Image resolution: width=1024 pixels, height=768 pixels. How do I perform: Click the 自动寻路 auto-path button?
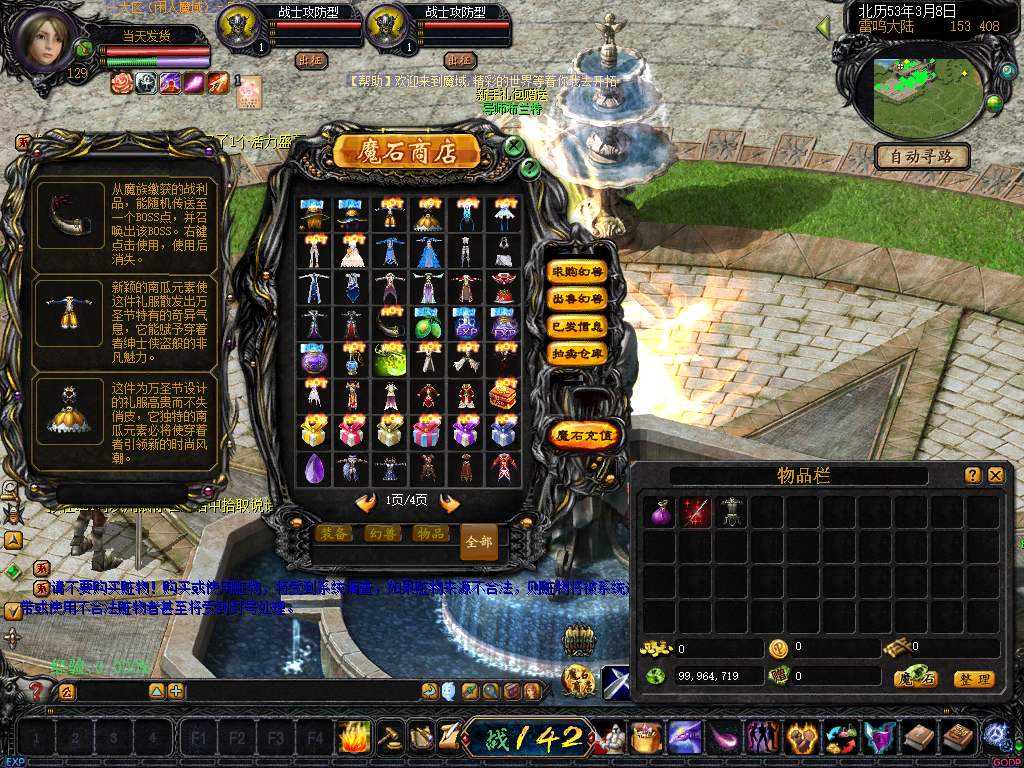click(x=921, y=156)
